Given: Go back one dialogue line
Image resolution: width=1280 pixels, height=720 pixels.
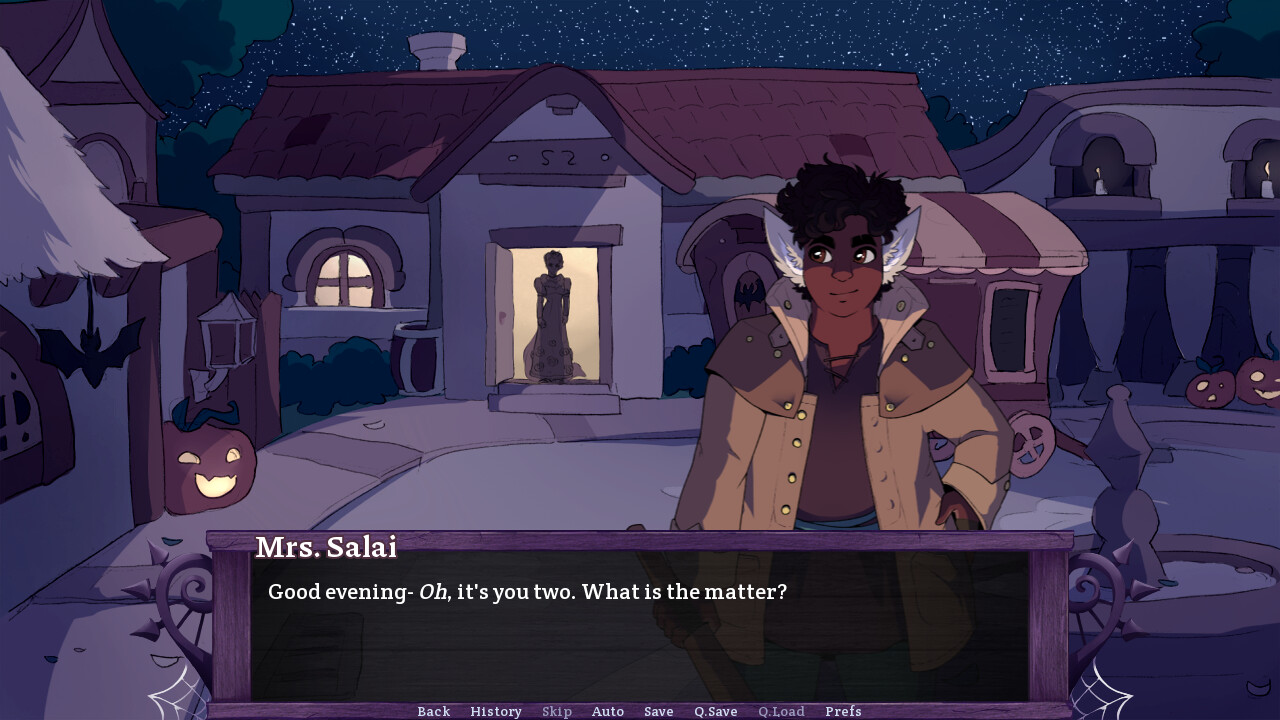Looking at the screenshot, I should 433,711.
